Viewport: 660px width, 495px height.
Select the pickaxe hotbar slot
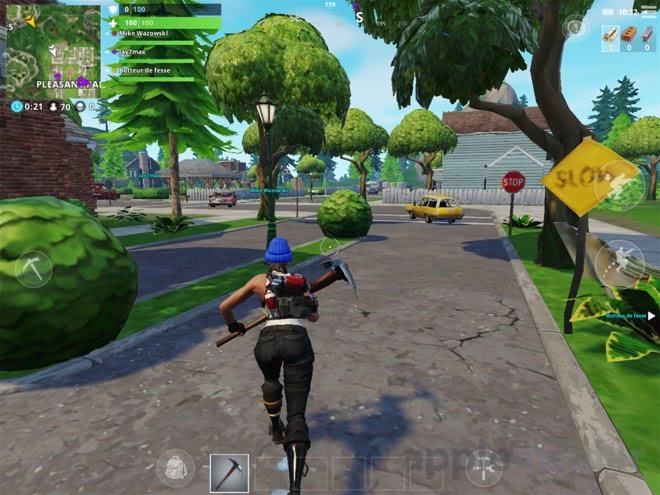pos(229,472)
